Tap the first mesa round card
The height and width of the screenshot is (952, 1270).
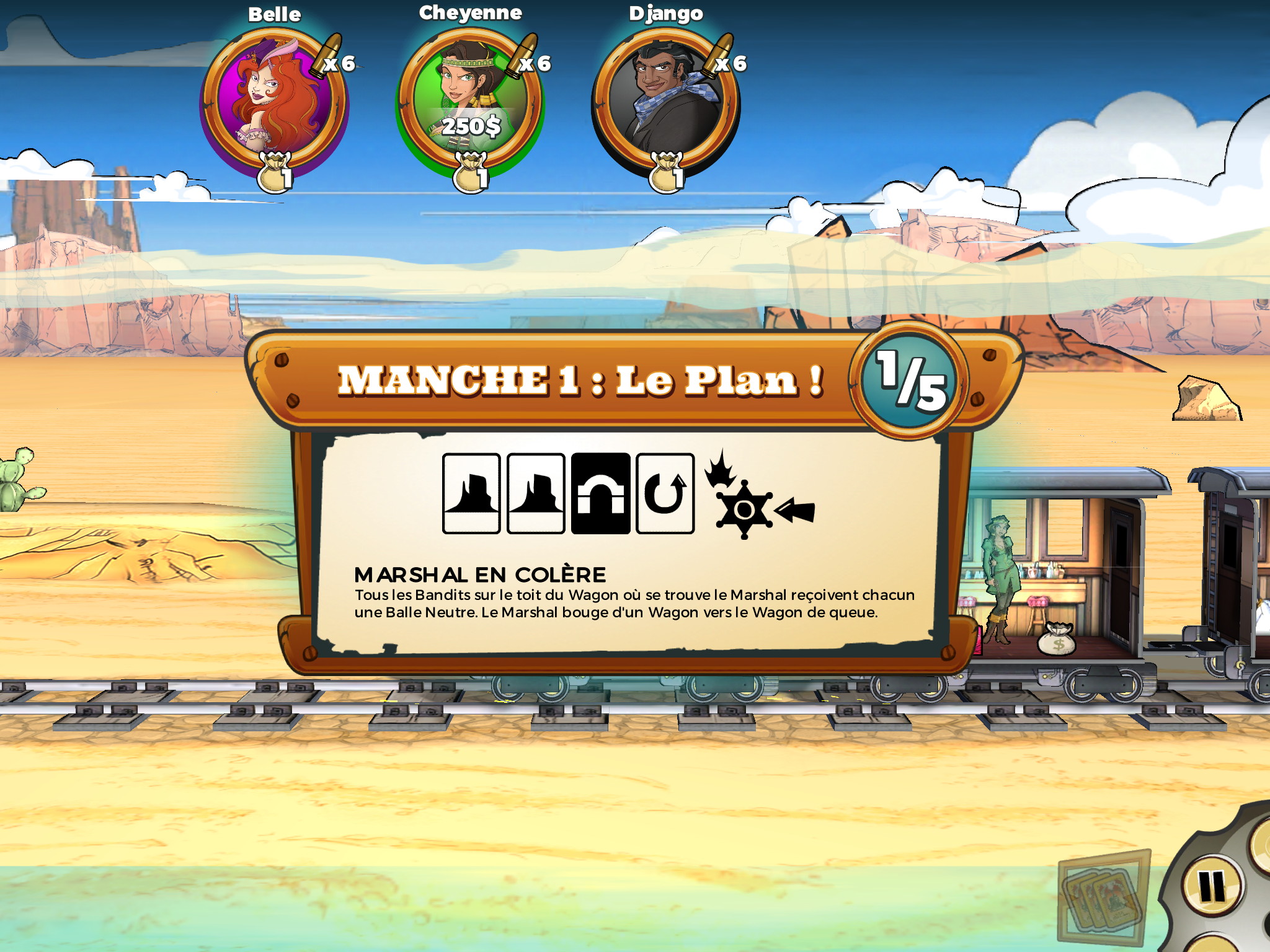[471, 493]
